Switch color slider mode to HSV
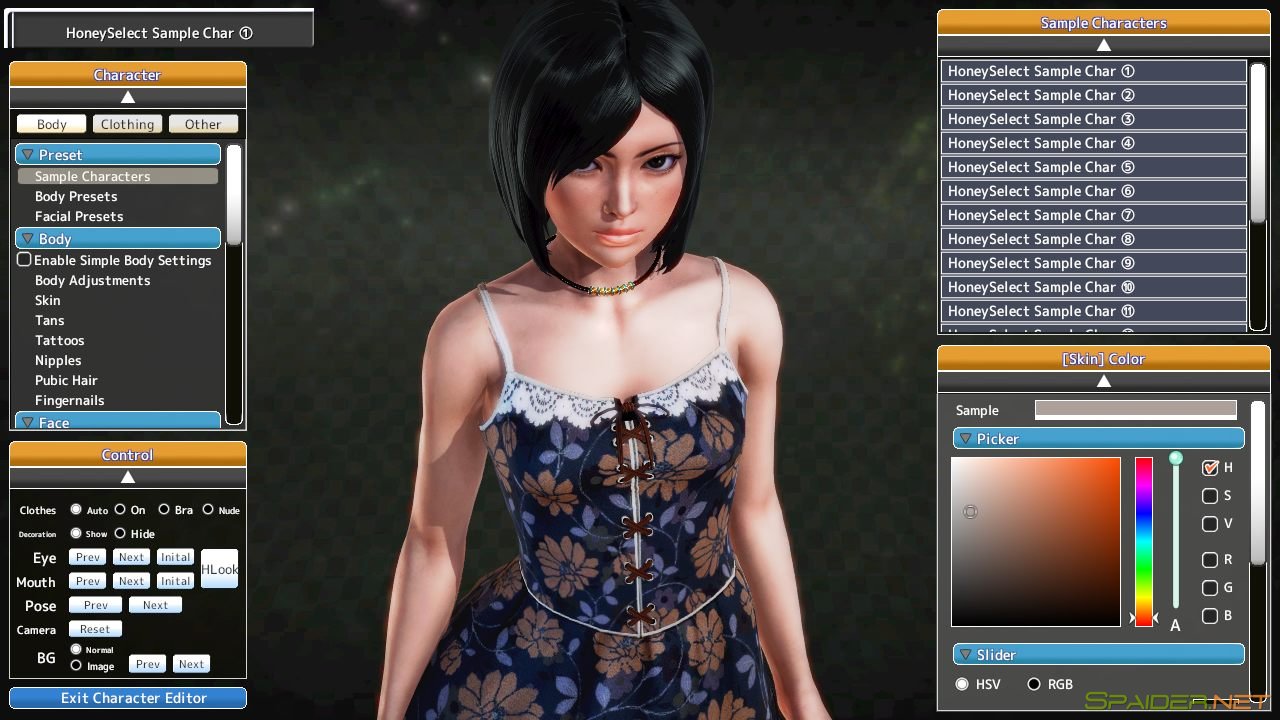 [x=962, y=684]
